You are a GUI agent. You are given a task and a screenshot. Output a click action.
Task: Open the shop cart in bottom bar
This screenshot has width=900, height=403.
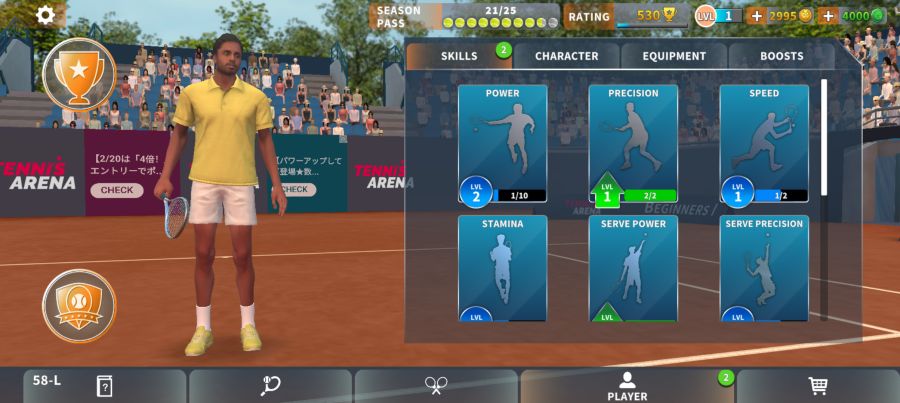tap(817, 386)
